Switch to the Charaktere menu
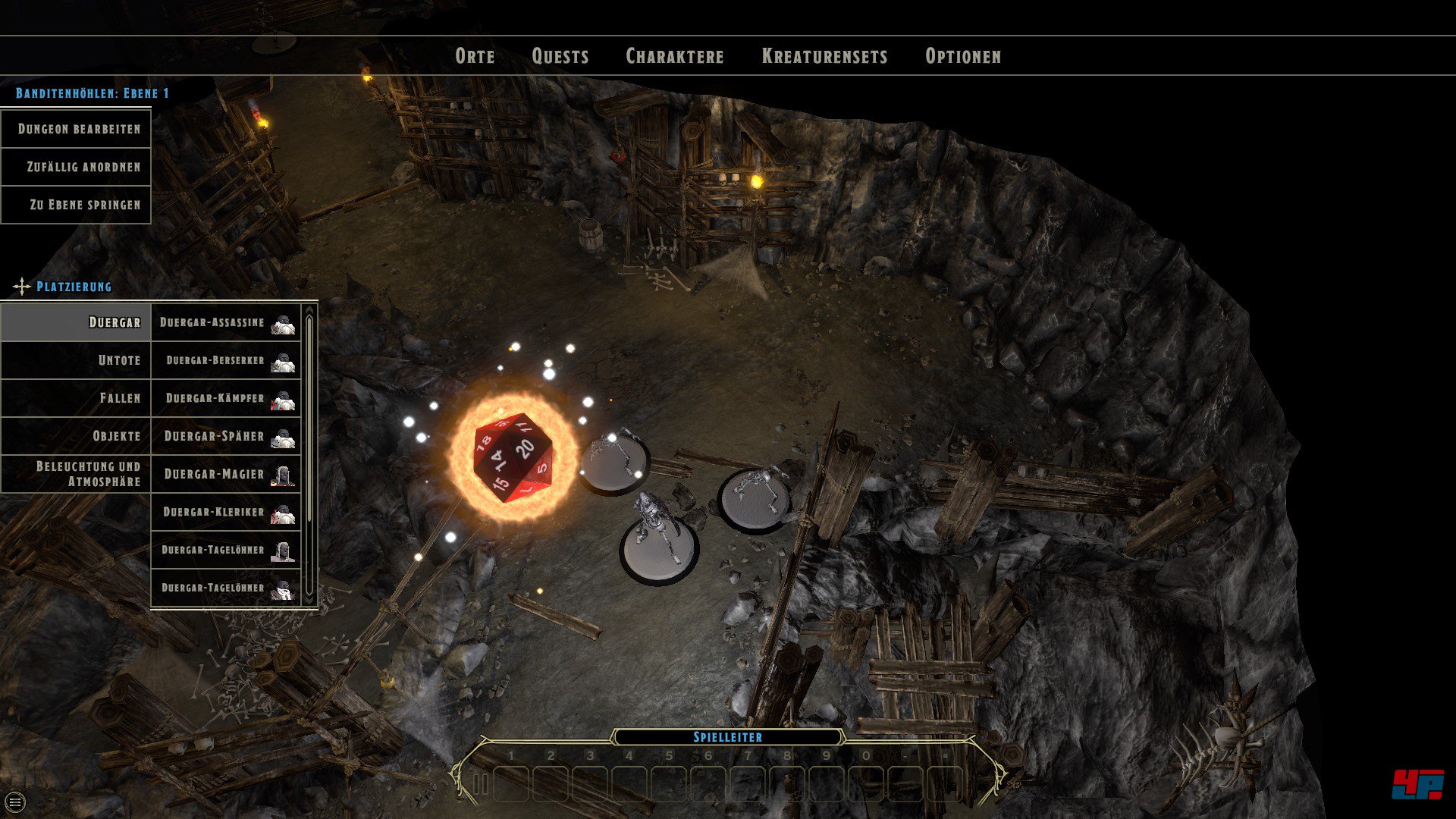Screen dimensions: 1456x819 (675, 56)
